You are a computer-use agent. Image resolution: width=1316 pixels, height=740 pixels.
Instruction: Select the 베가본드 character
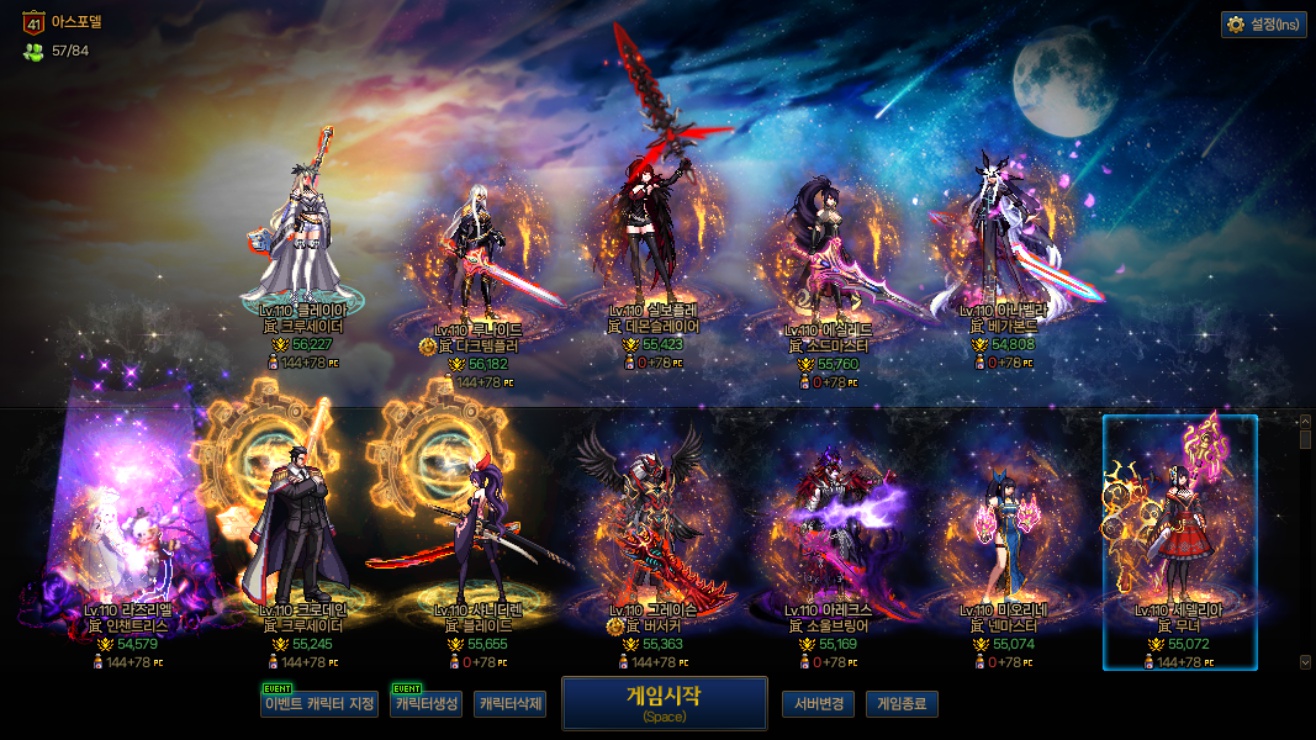coord(1003,240)
